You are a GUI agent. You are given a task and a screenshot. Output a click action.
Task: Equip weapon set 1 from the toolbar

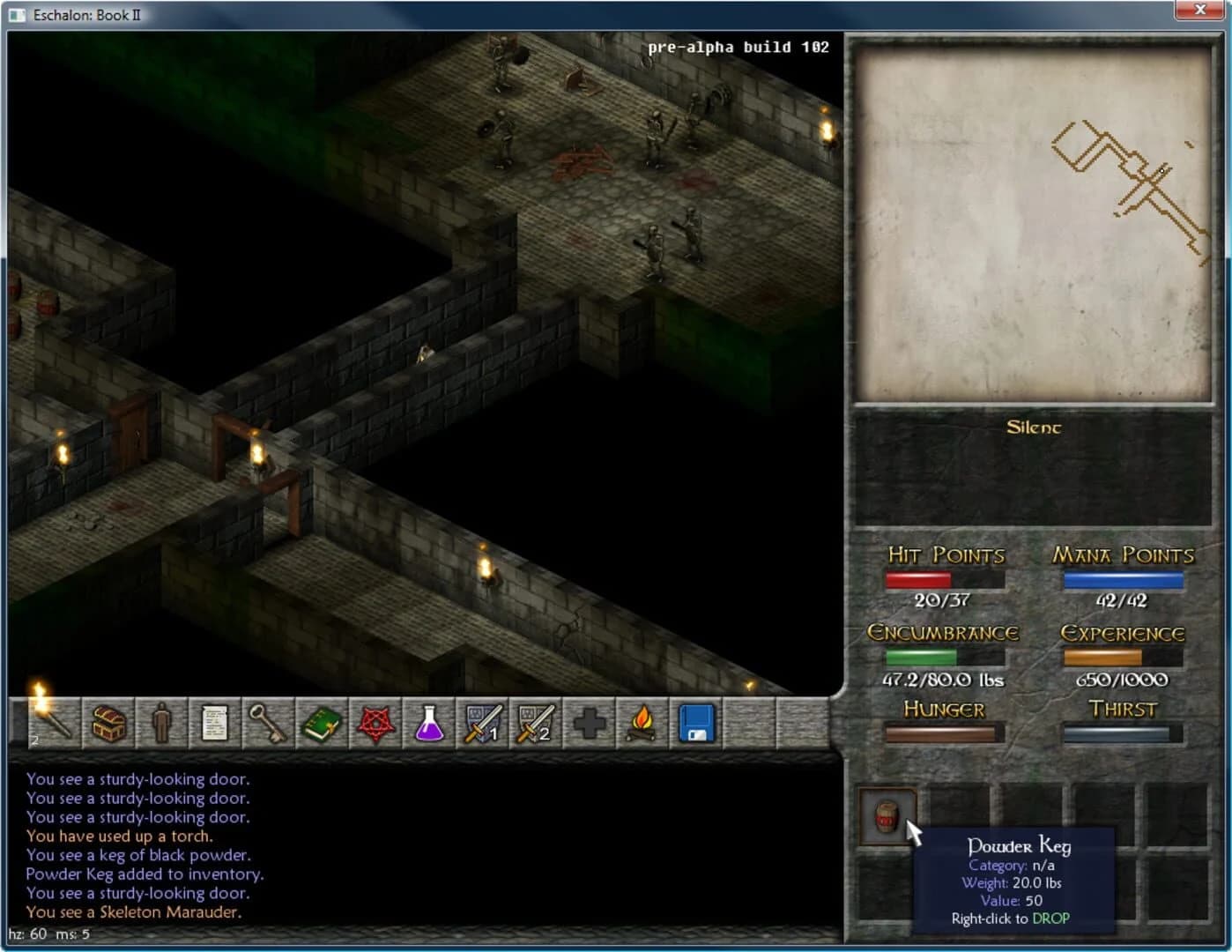pyautogui.click(x=482, y=723)
